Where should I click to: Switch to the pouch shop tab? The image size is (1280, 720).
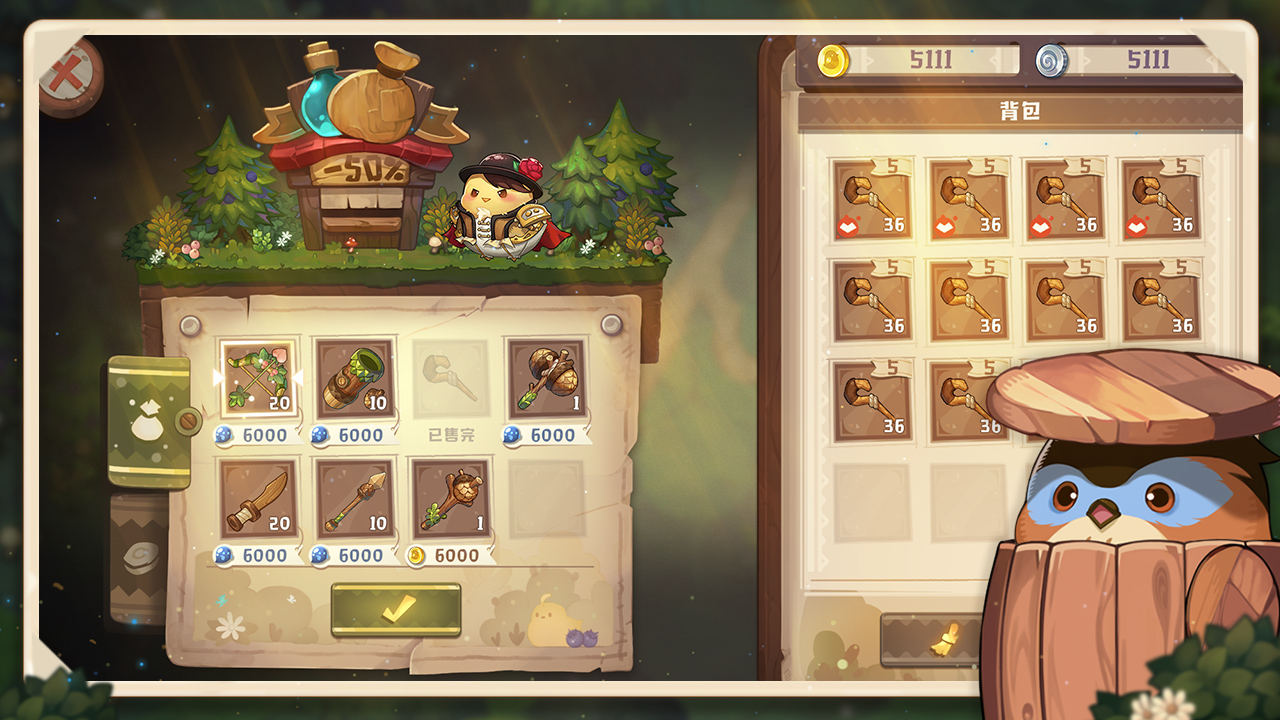click(x=148, y=422)
